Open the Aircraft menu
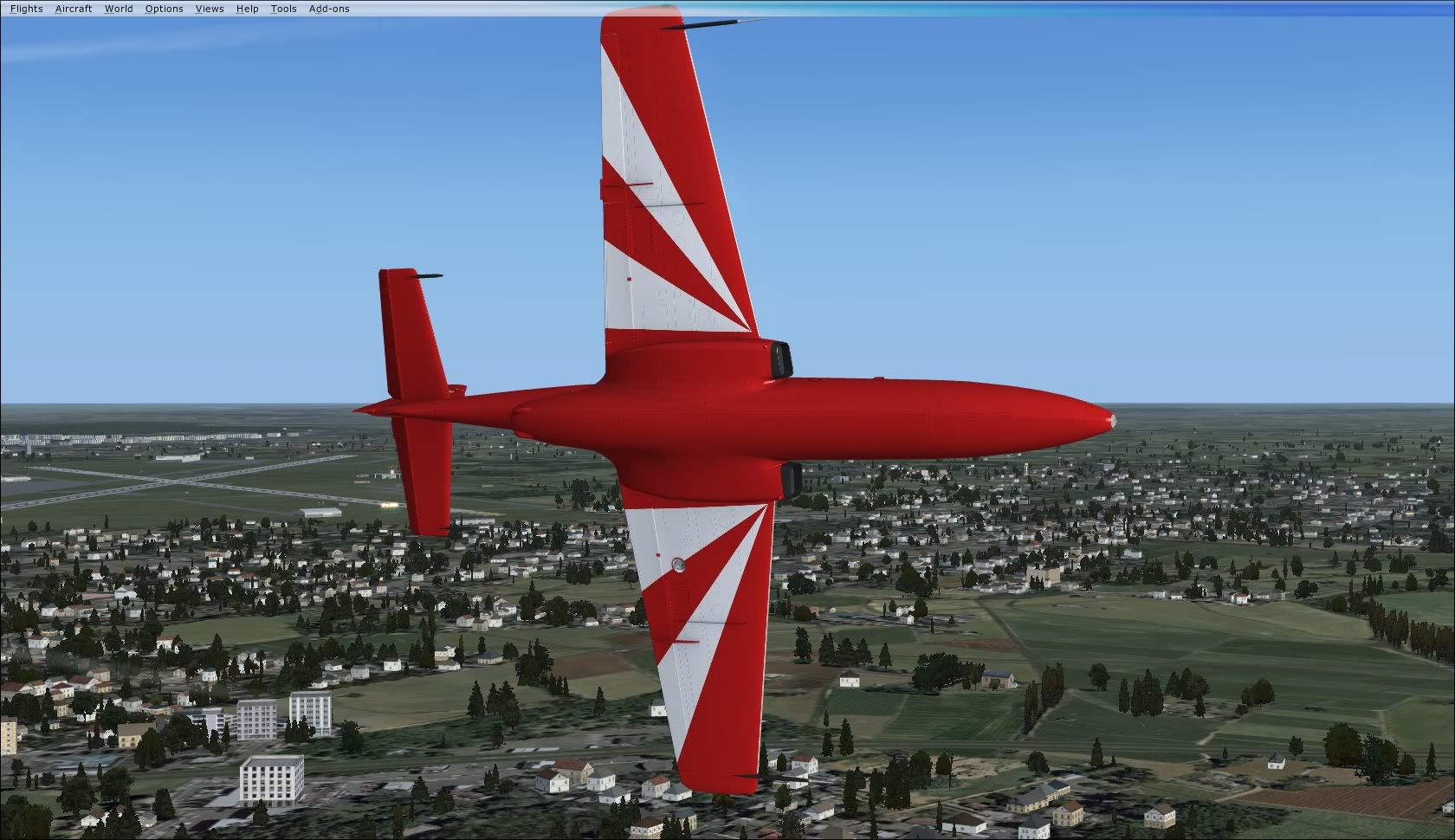Screen dimensions: 1455x840 [x=74, y=9]
